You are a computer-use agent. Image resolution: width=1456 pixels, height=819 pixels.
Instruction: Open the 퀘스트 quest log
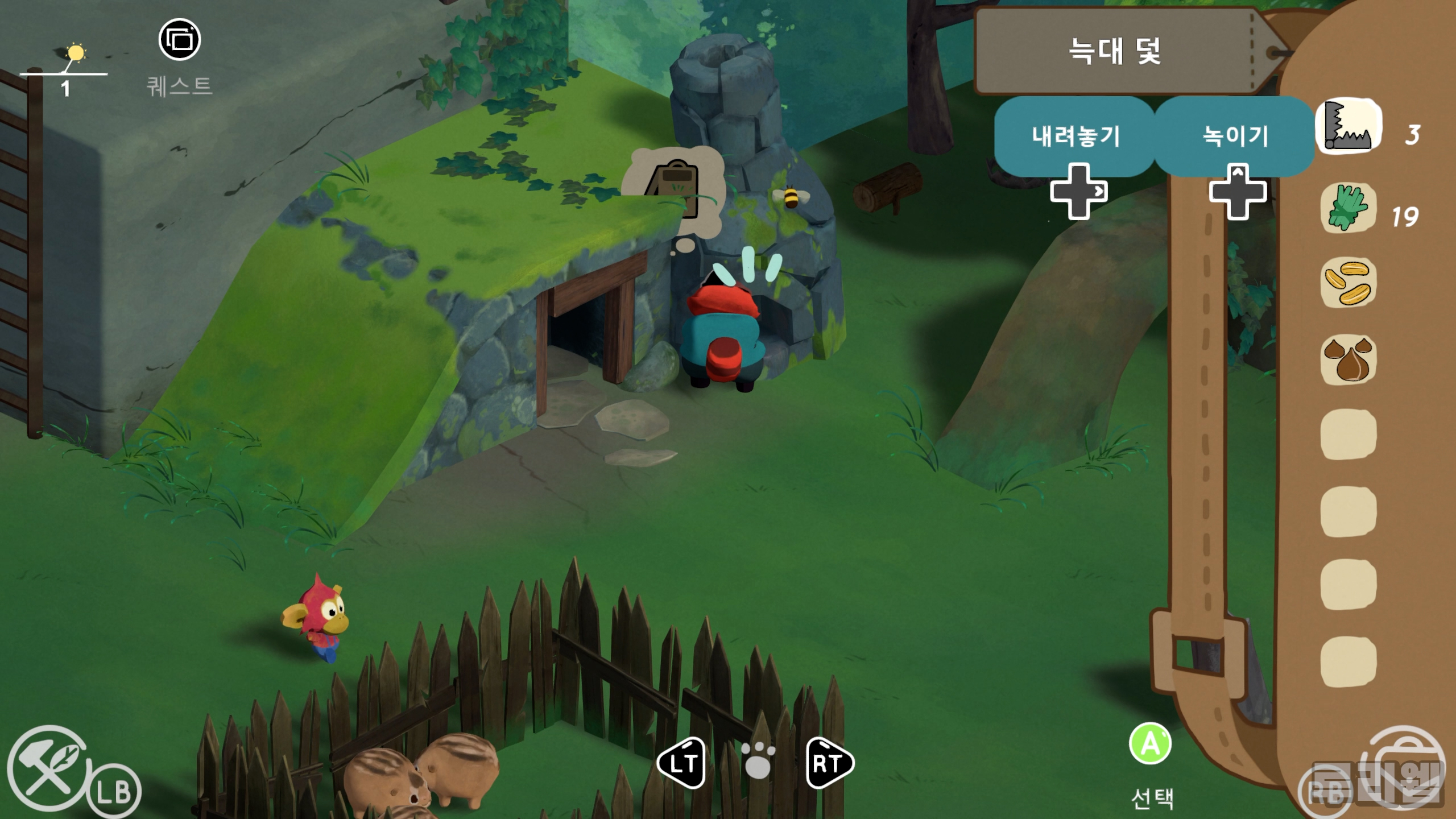pos(180,40)
